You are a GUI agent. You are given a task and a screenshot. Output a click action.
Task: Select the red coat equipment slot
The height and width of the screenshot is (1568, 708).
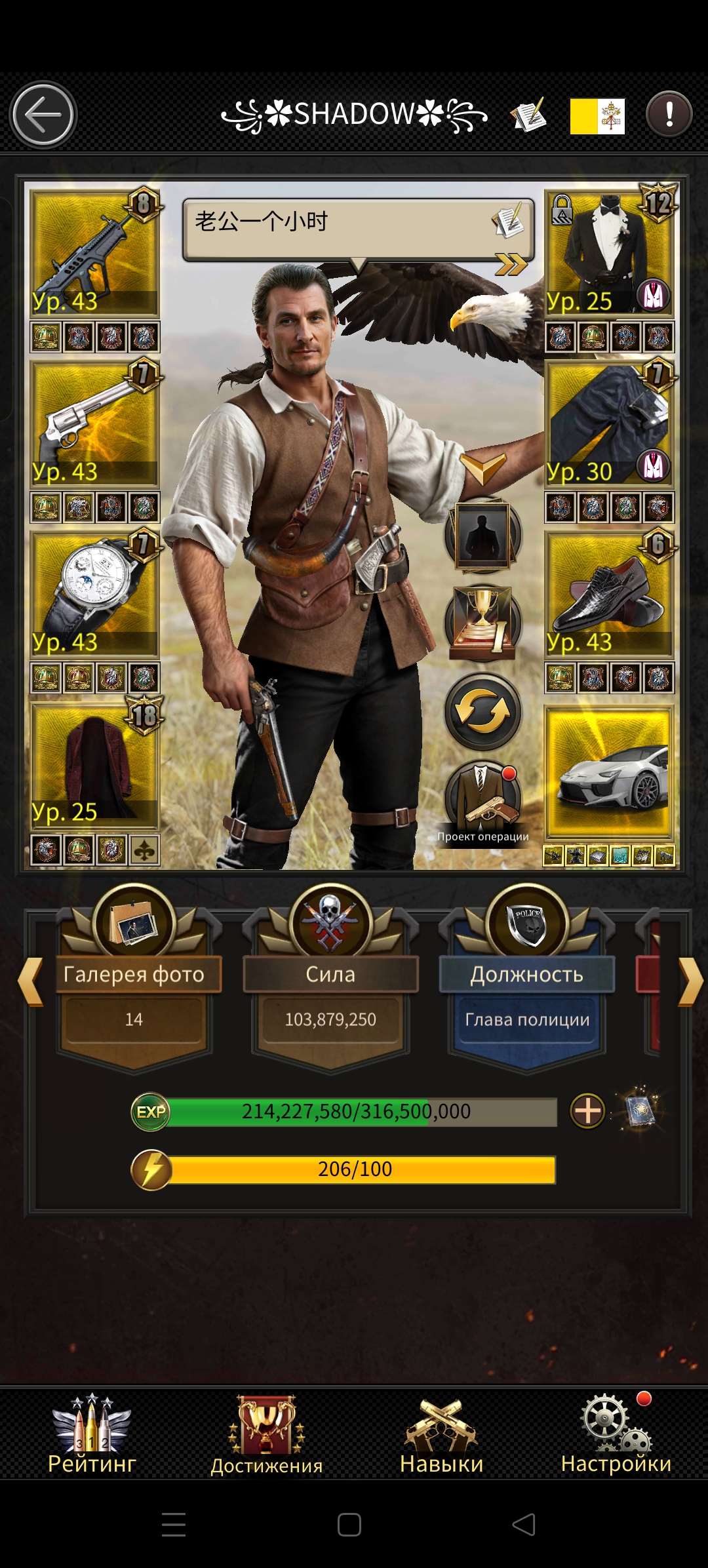point(94,764)
